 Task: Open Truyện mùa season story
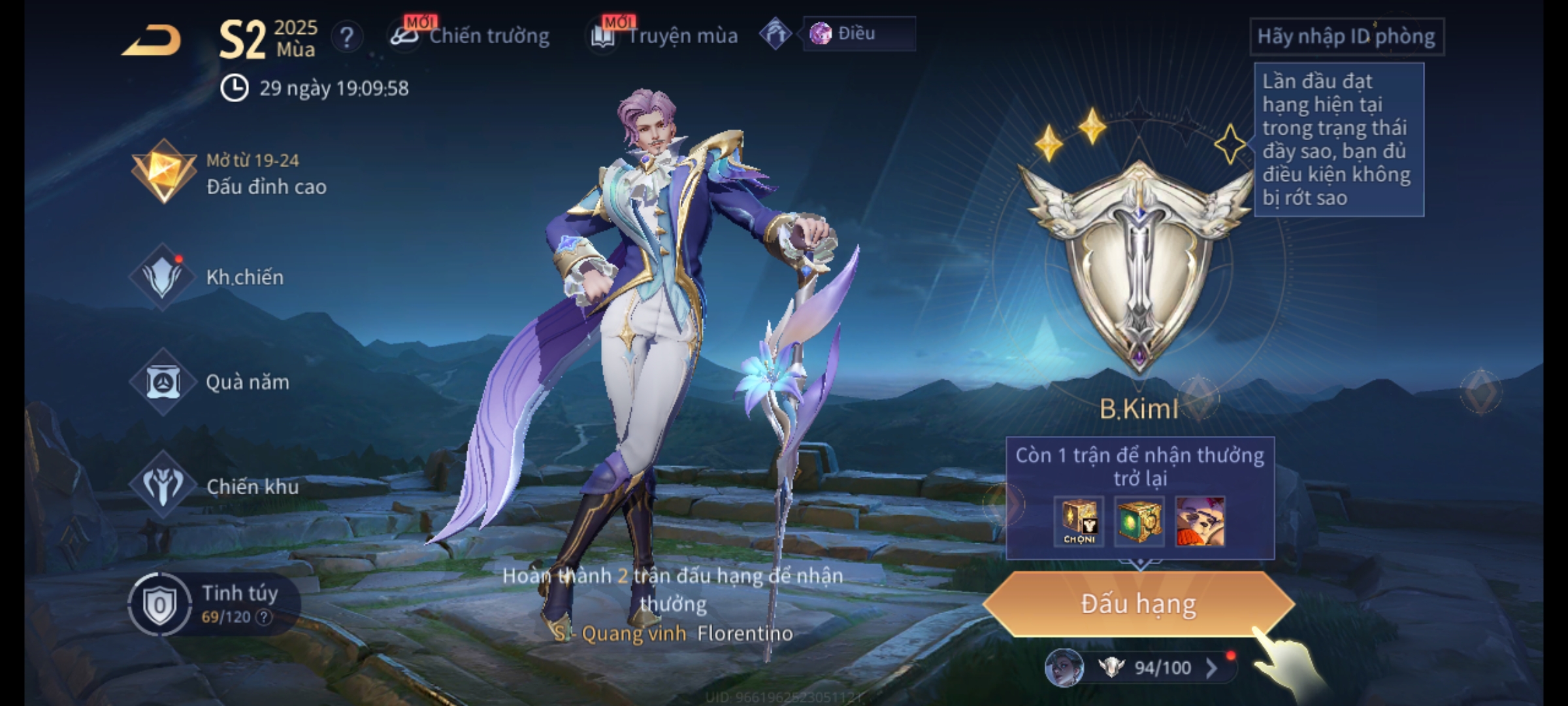(x=665, y=36)
